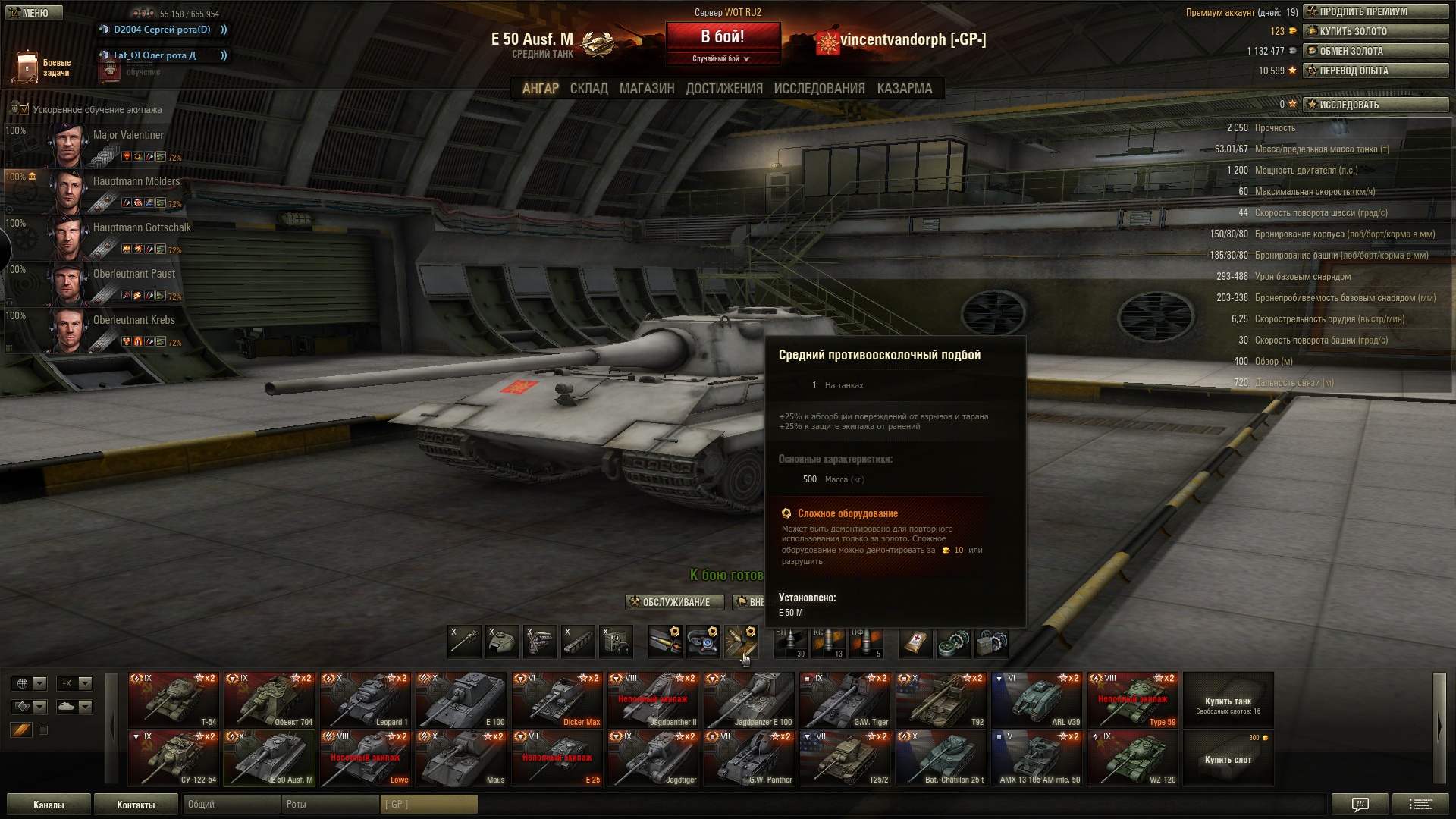Switch to the СКЛАД tab
The height and width of the screenshot is (819, 1456).
[588, 89]
